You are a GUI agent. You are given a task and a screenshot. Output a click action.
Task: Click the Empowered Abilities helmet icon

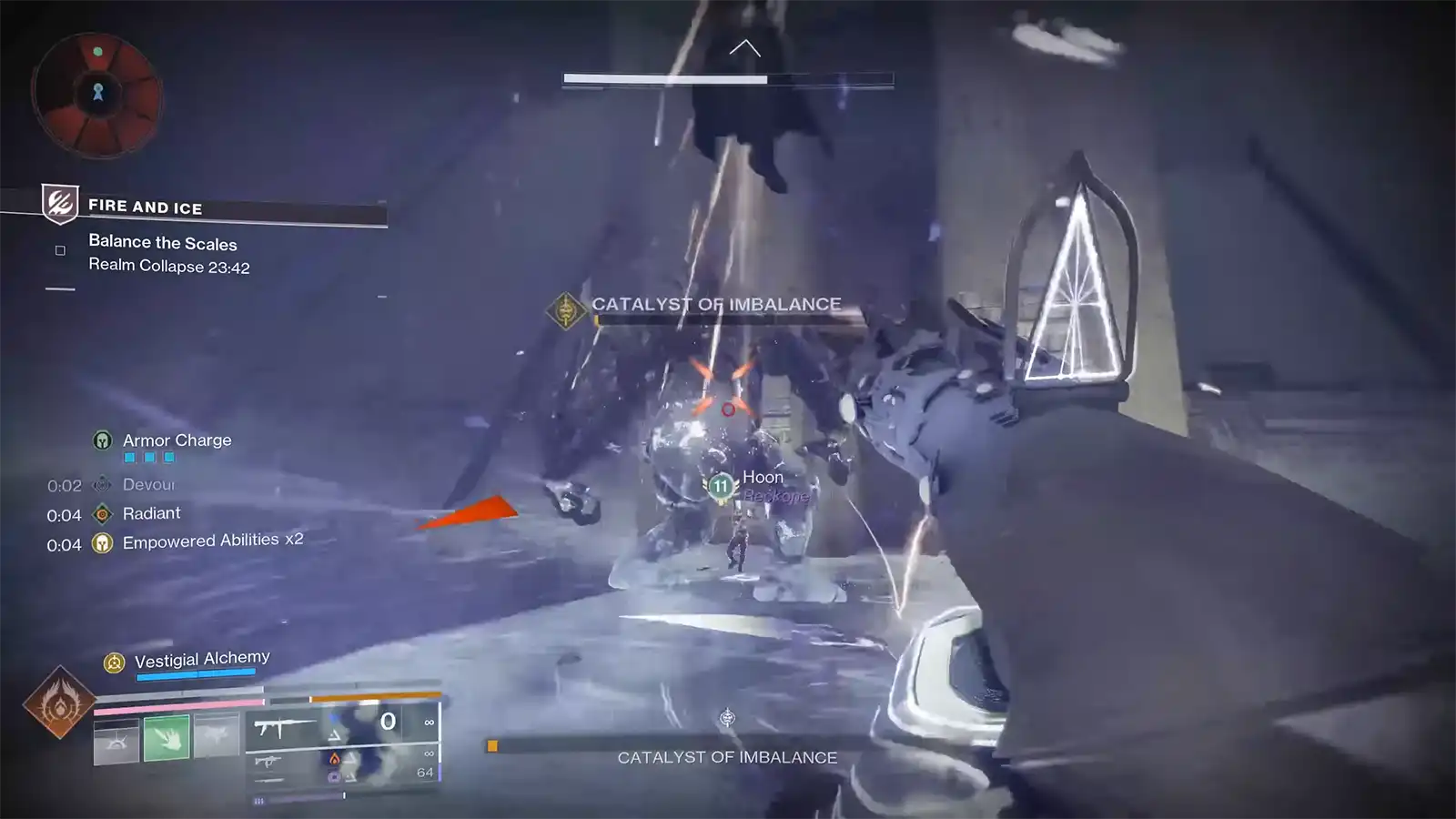pyautogui.click(x=103, y=544)
